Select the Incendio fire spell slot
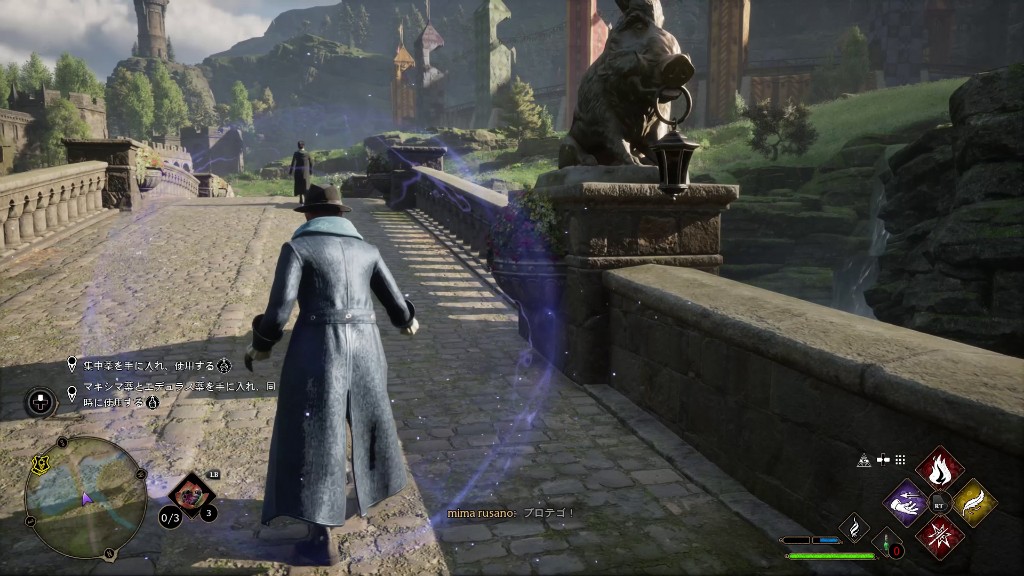This screenshot has height=576, width=1024. point(940,468)
